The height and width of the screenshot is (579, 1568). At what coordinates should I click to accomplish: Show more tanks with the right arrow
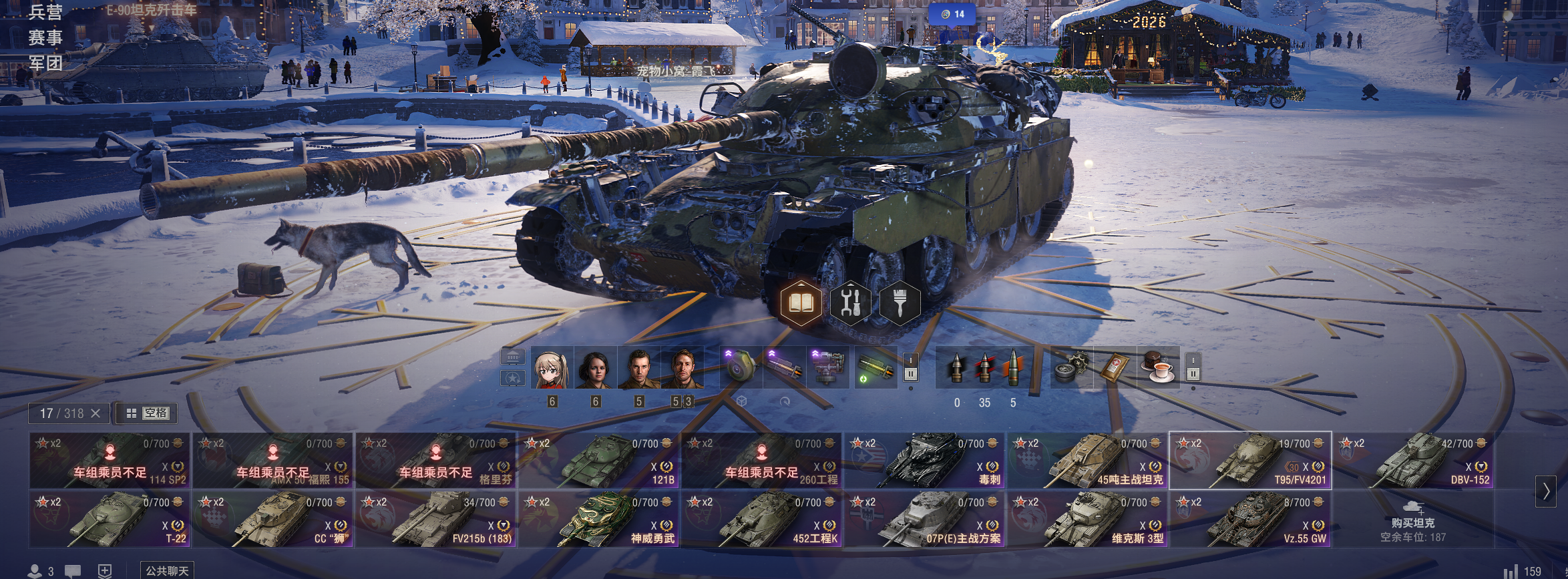[x=1545, y=491]
